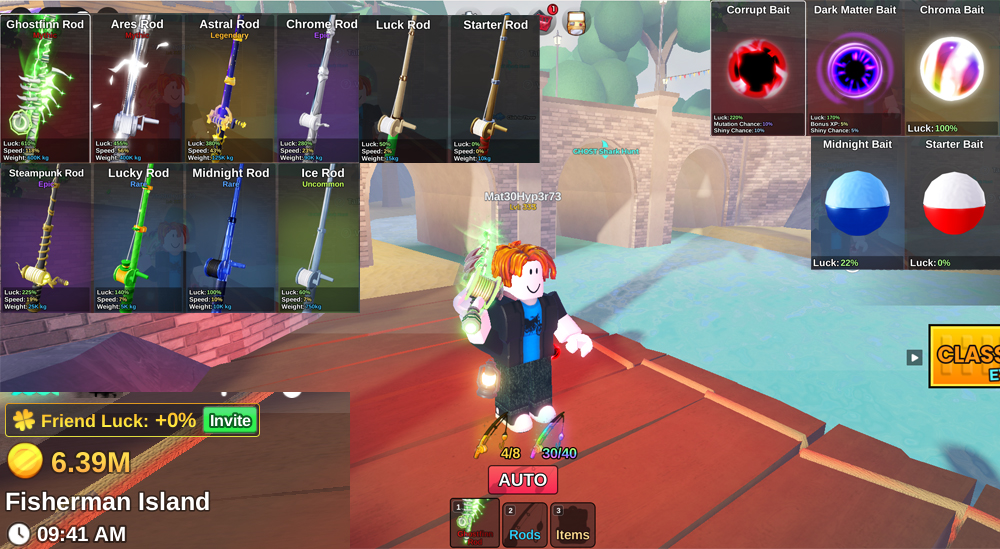Select the Ice Rod card
The image size is (1000, 549).
point(322,238)
